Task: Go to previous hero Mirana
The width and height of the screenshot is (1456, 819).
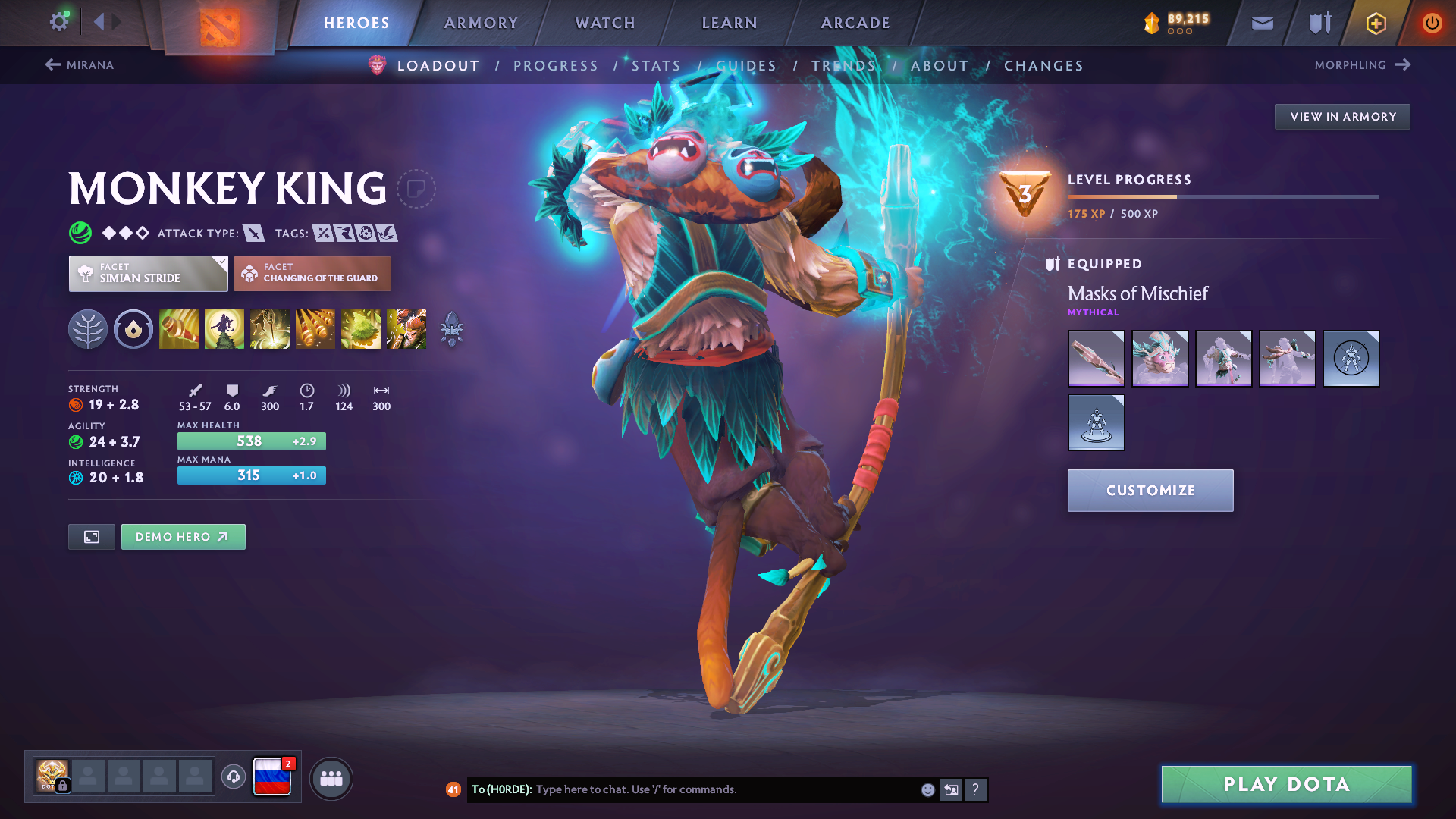Action: [x=80, y=65]
